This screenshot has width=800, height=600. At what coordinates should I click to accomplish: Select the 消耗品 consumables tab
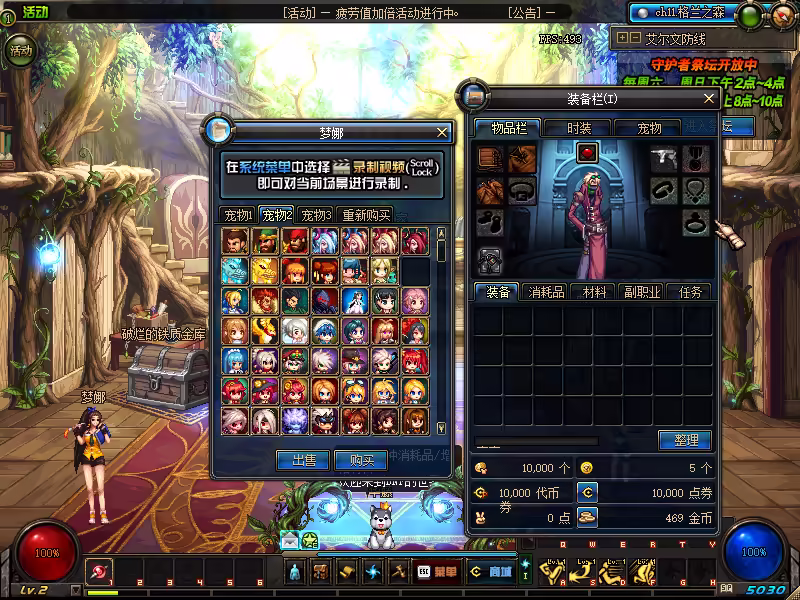point(547,292)
